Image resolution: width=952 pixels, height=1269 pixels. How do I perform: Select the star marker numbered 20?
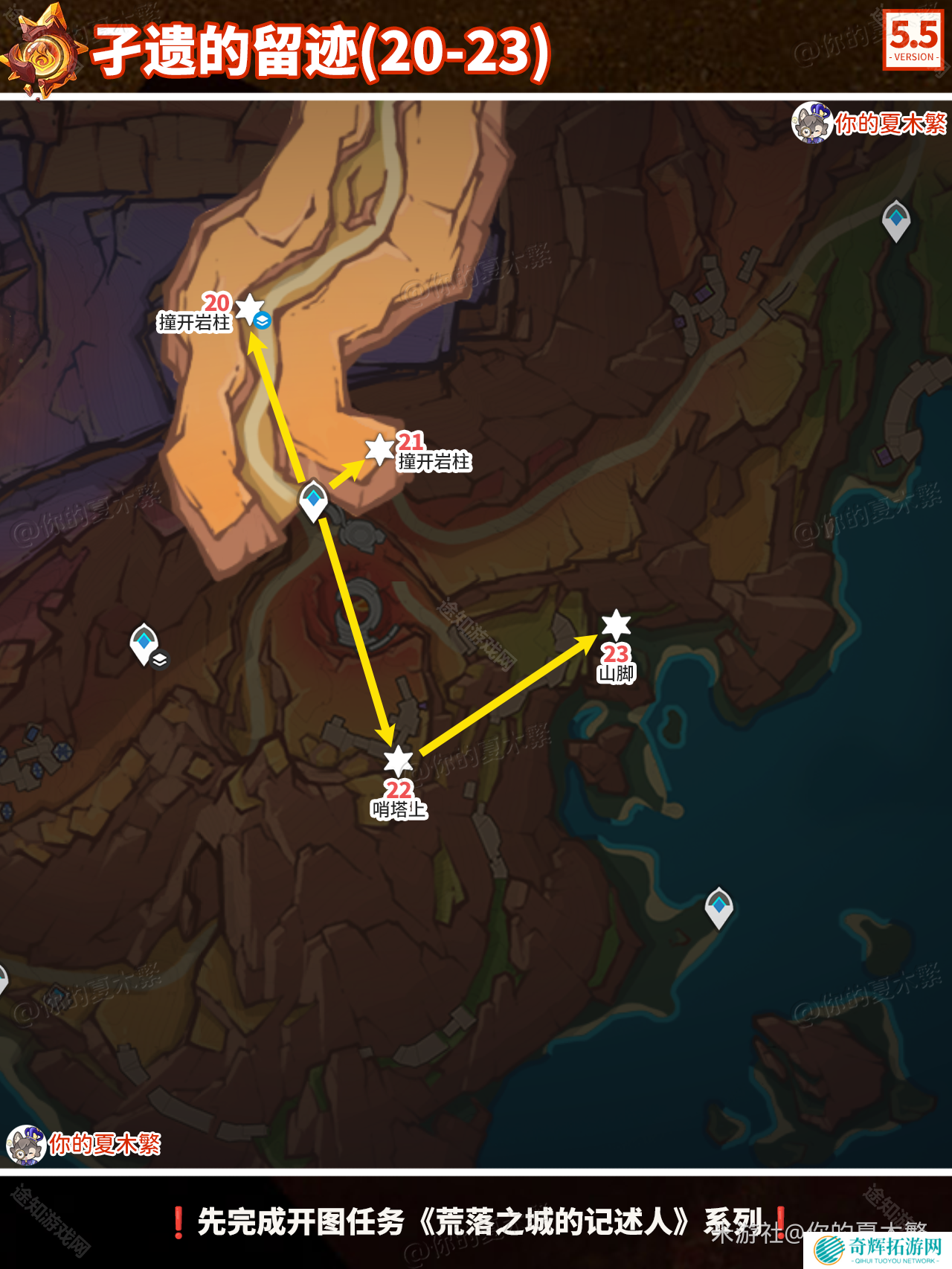[x=249, y=306]
